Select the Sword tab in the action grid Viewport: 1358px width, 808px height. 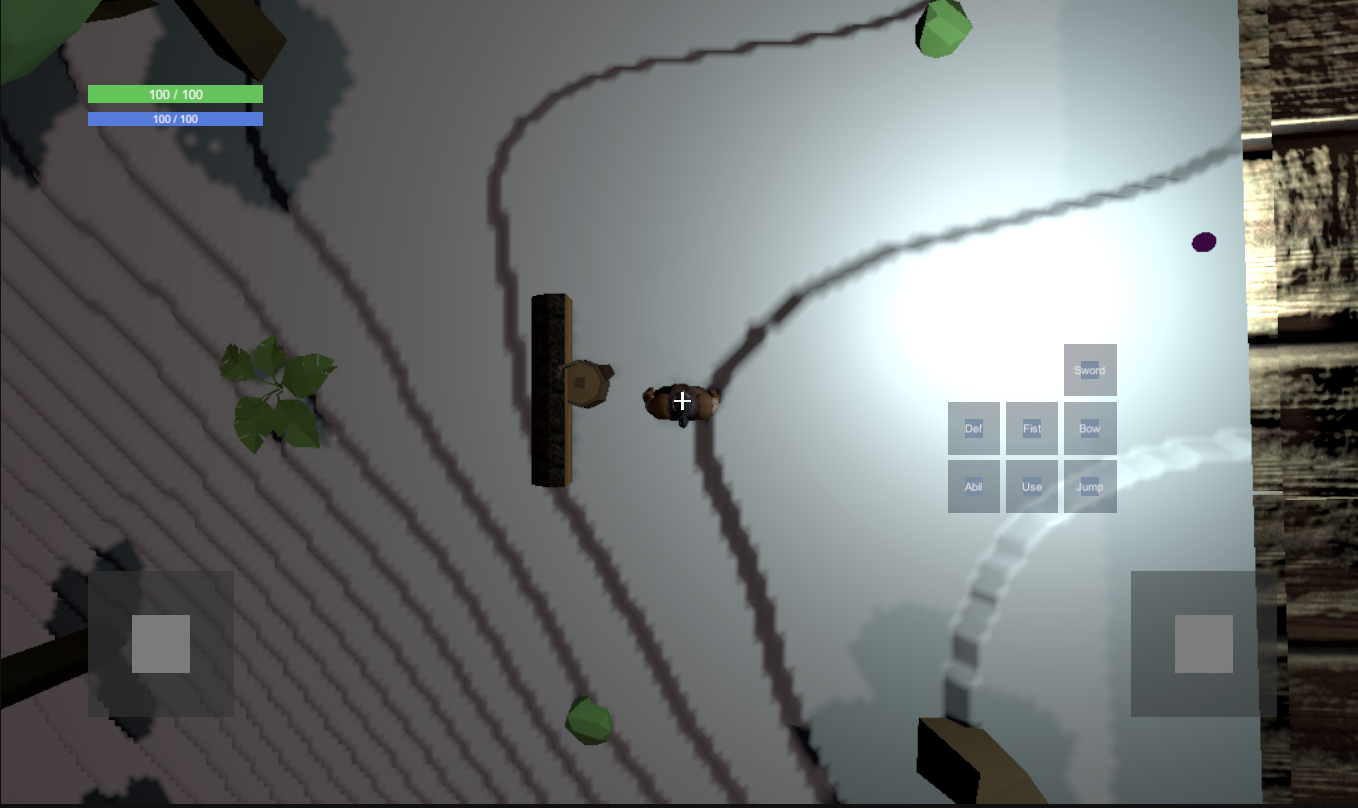pyautogui.click(x=1090, y=369)
